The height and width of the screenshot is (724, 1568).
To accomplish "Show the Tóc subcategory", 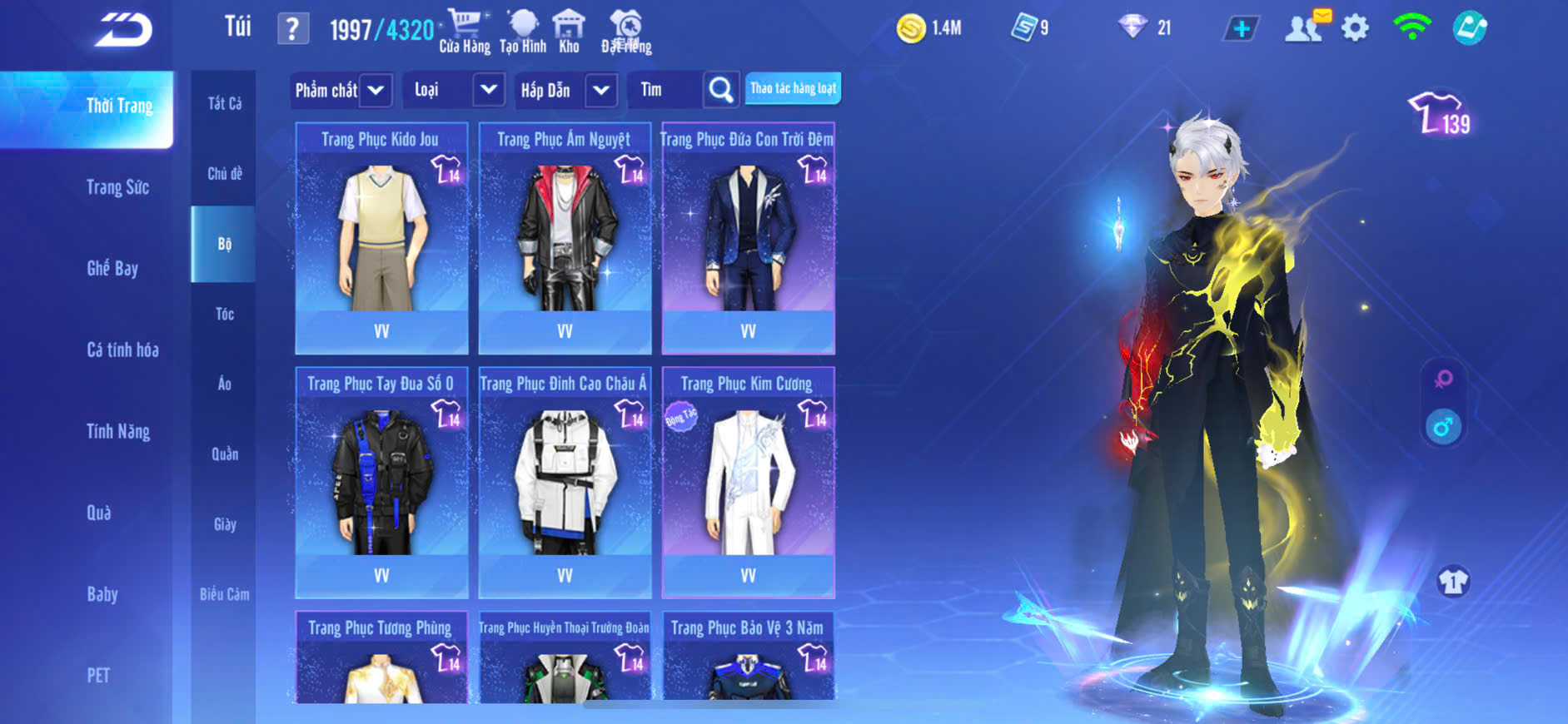I will pyautogui.click(x=224, y=314).
